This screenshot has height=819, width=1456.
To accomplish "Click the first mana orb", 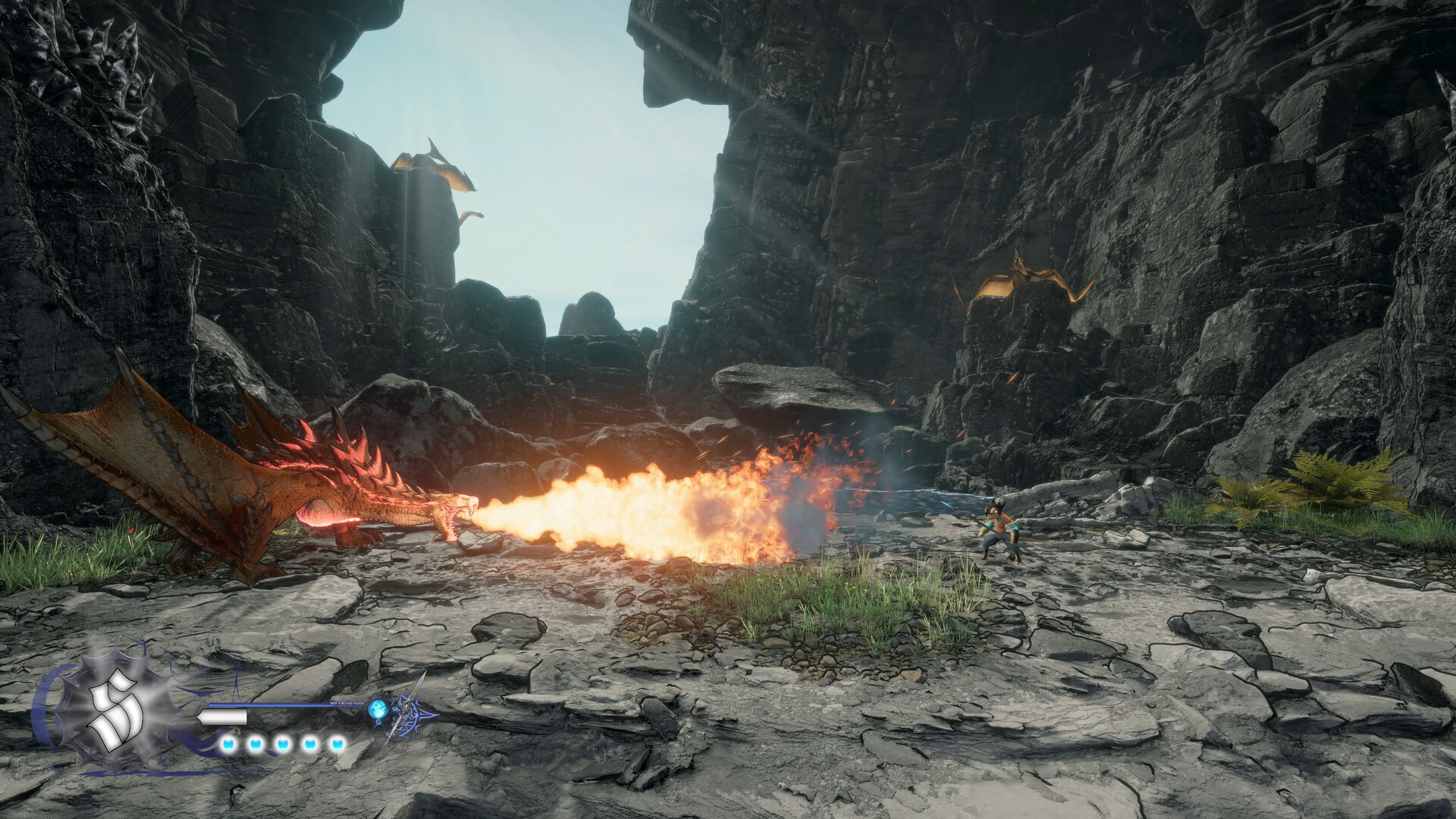I will 227,745.
